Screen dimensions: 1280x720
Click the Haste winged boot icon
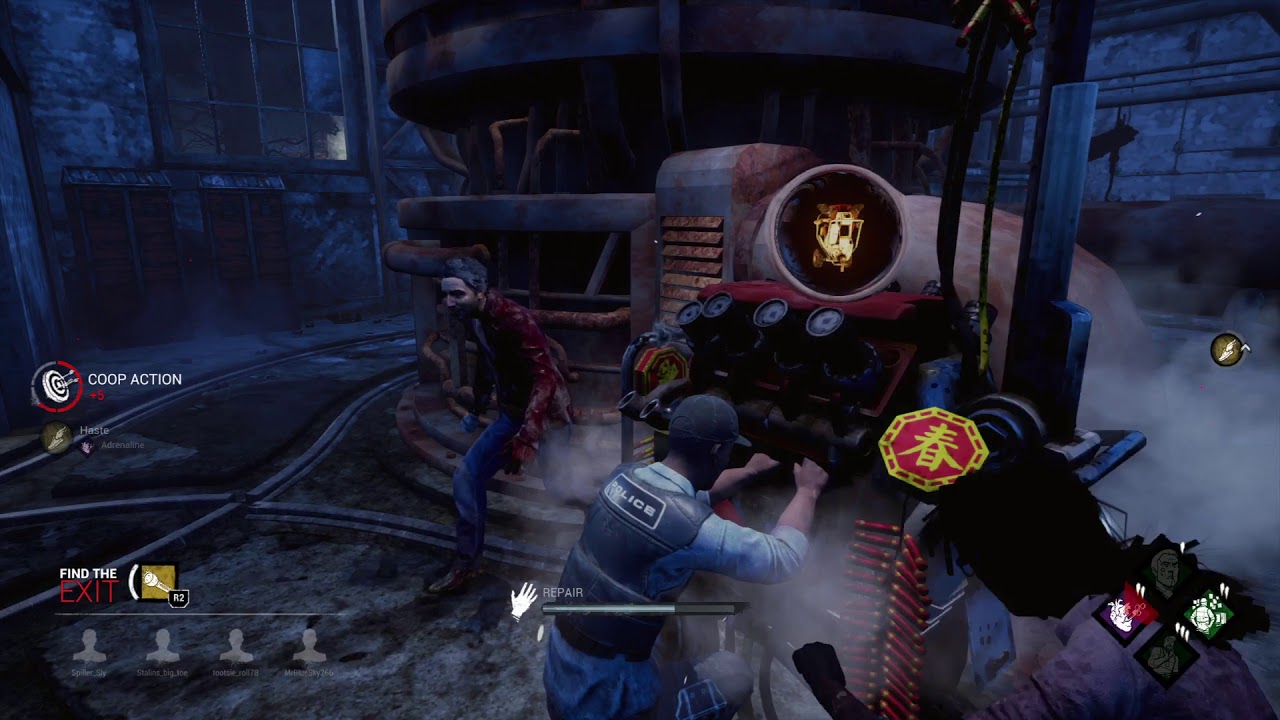(x=57, y=436)
